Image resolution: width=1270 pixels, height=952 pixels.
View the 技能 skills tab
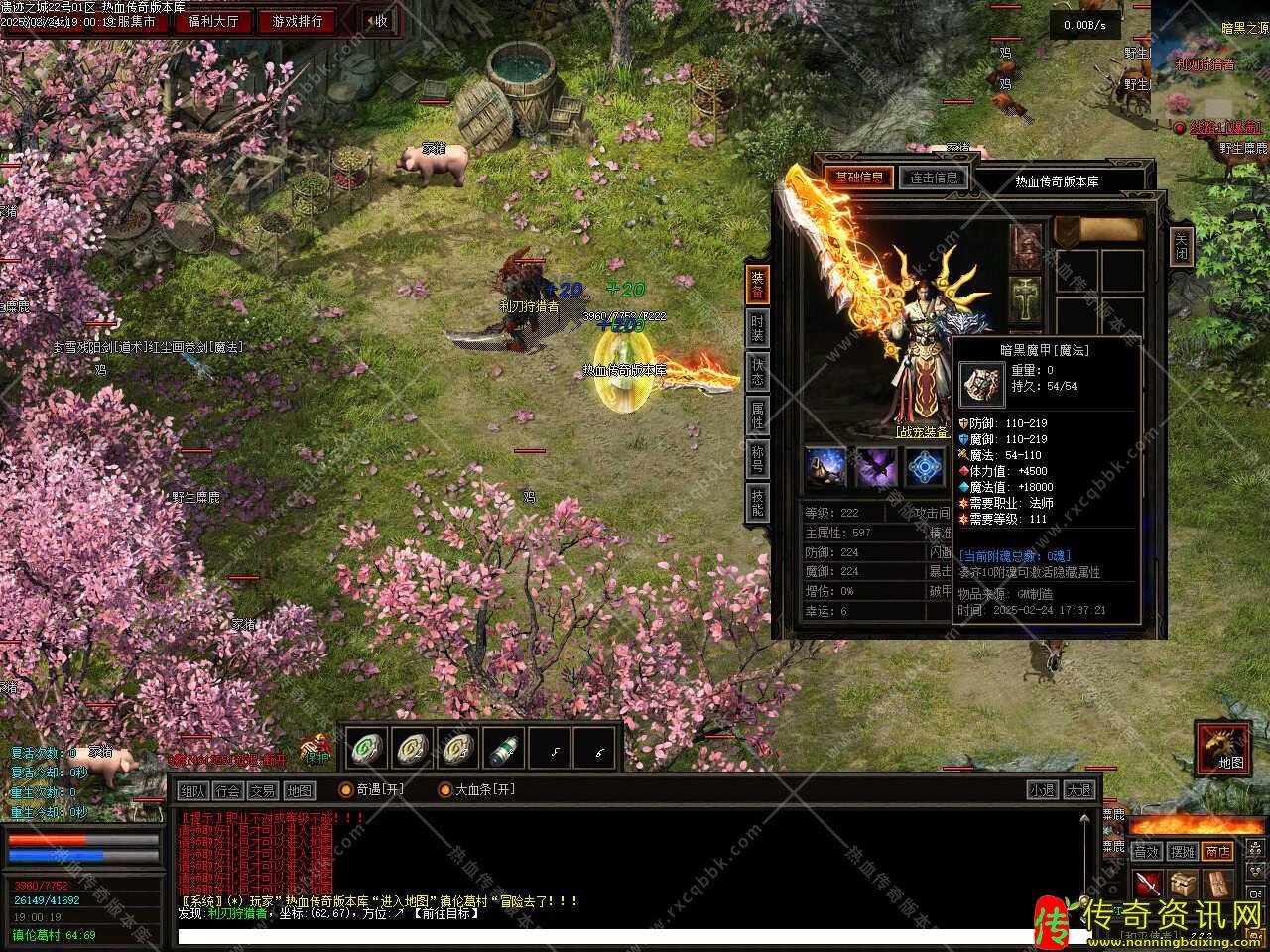click(757, 503)
